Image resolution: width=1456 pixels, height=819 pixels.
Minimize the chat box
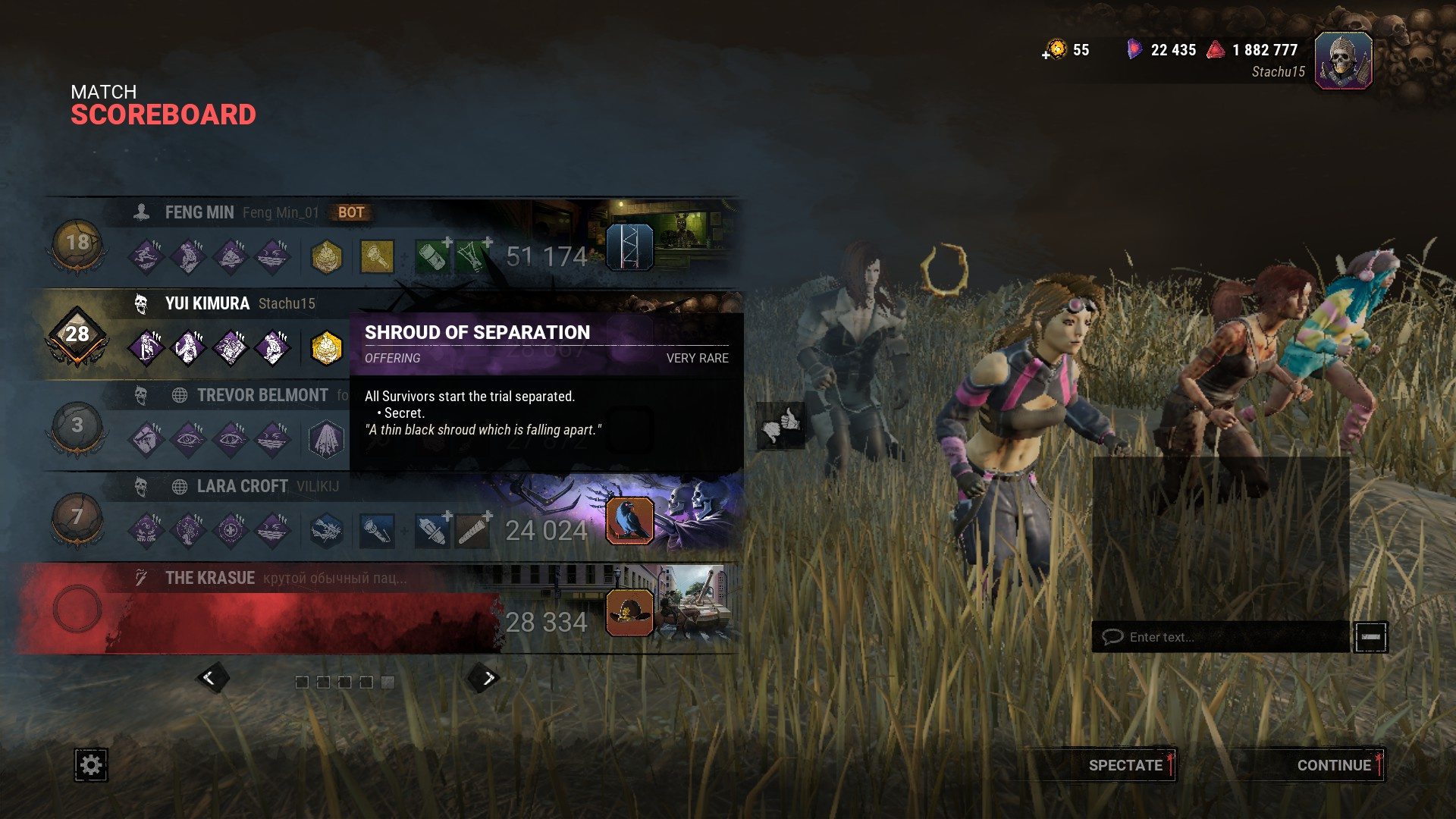point(1370,637)
